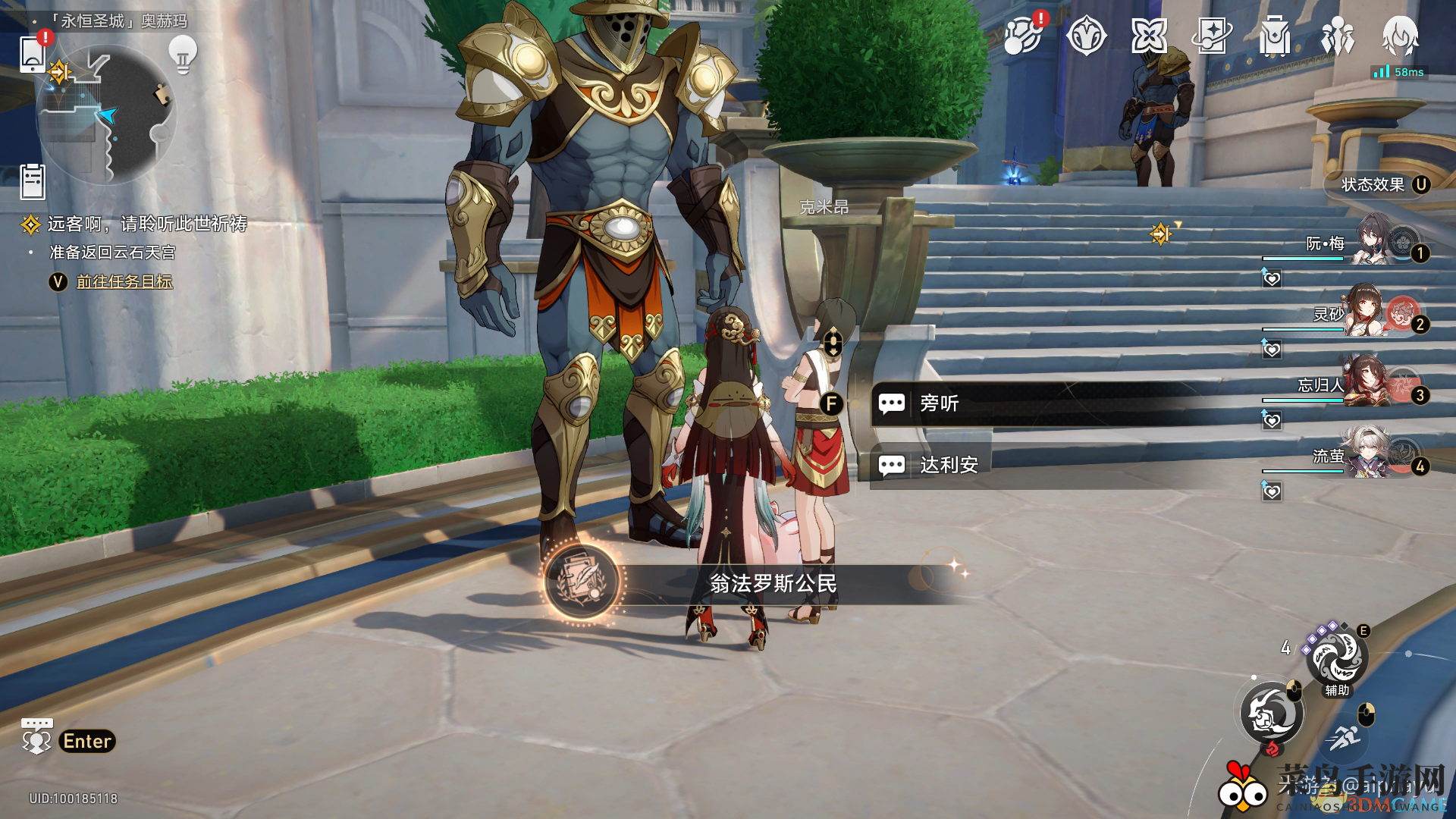This screenshot has width=1456, height=819.
Task: Choose the 旁听 dialogue option
Action: 940,403
